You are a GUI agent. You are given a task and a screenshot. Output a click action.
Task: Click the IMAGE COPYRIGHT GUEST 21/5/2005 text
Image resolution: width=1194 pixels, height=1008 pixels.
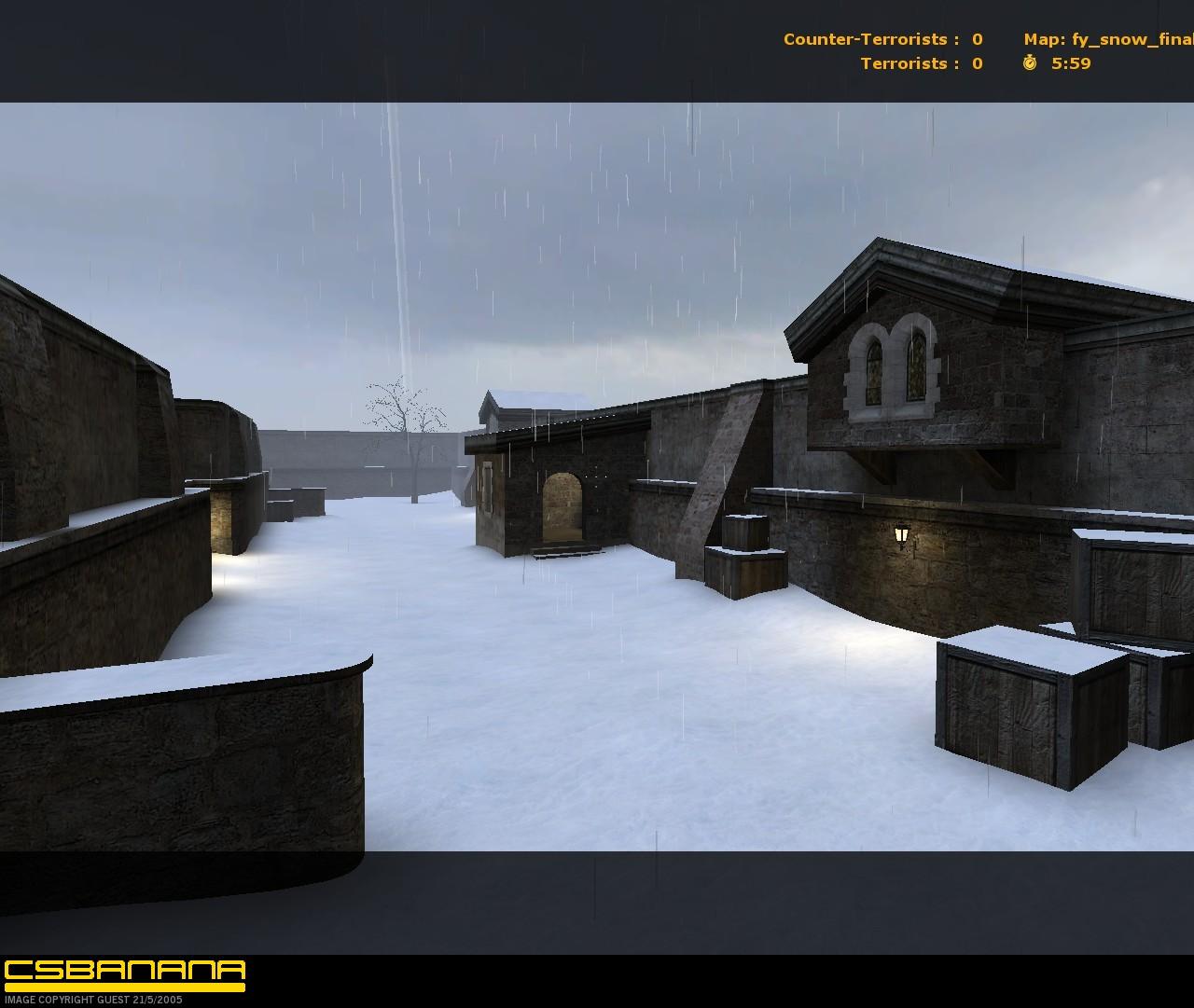[91, 999]
